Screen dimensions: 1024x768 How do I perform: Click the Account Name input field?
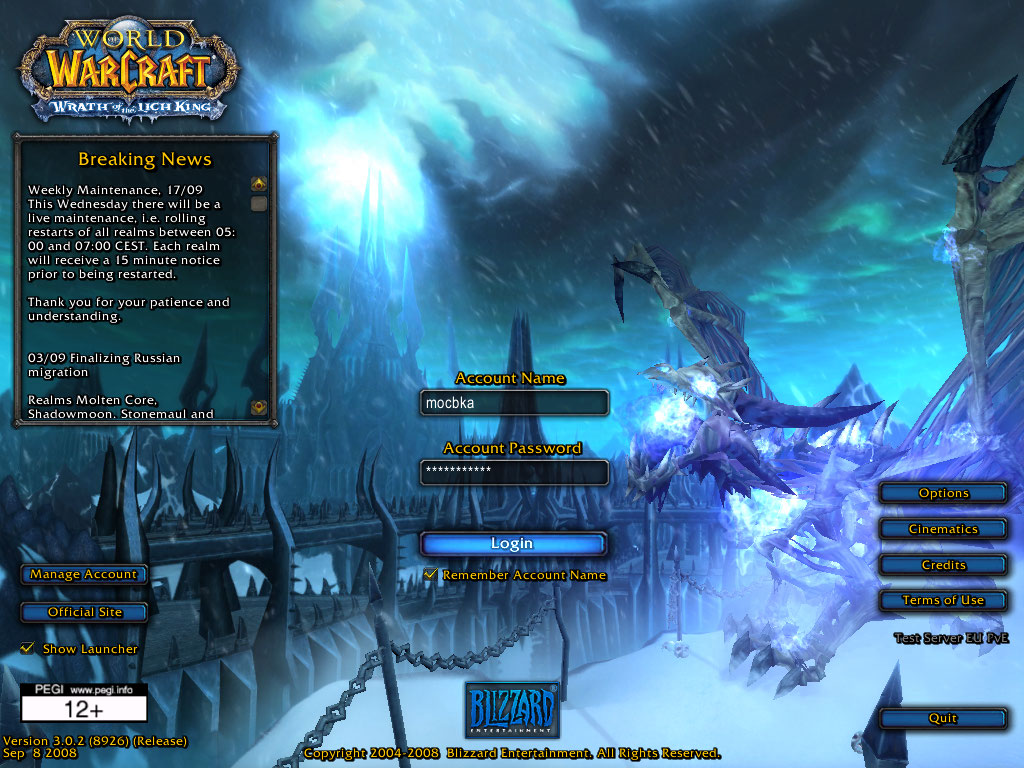(x=514, y=402)
